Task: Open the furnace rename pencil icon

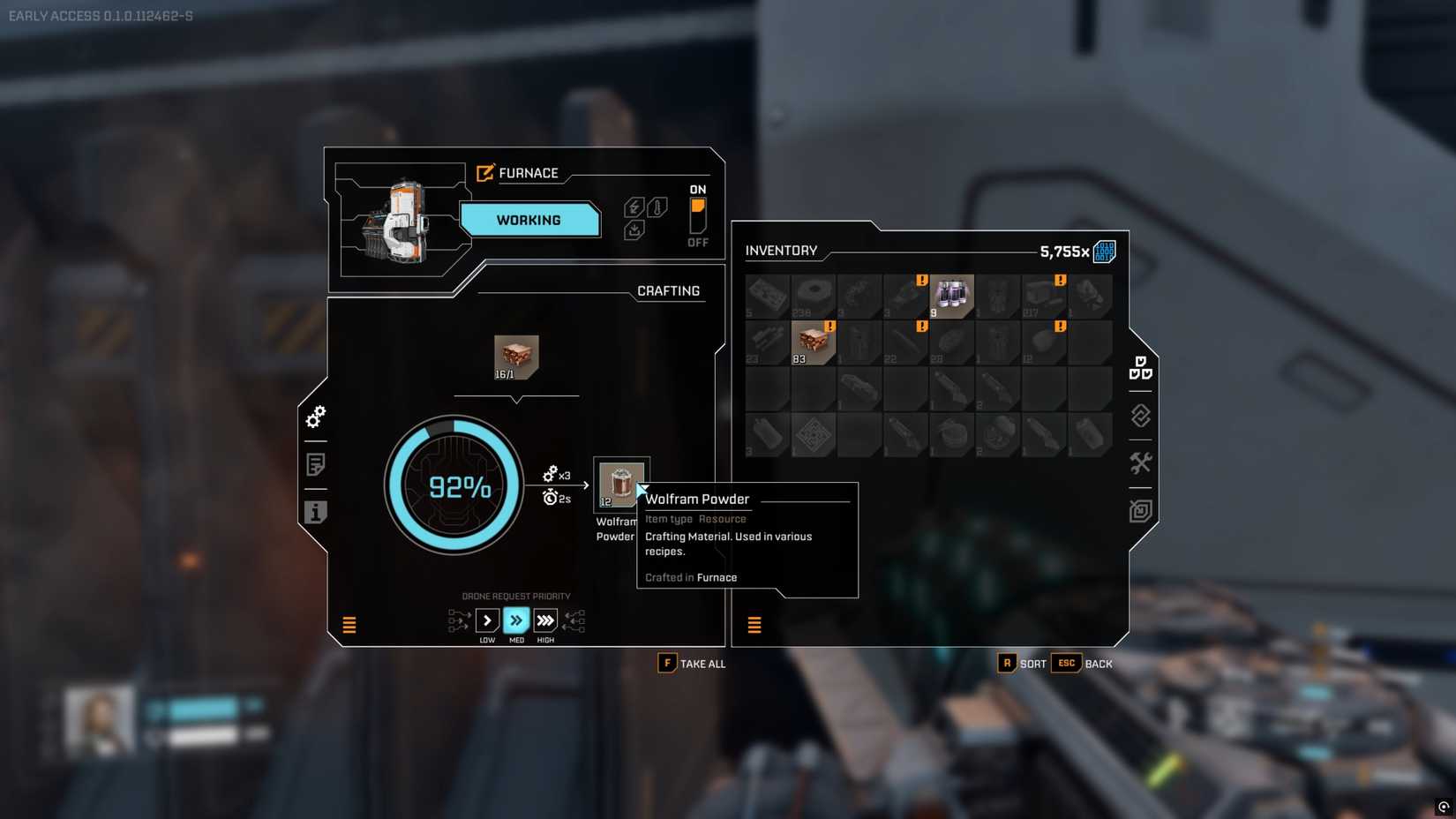Action: click(x=484, y=173)
